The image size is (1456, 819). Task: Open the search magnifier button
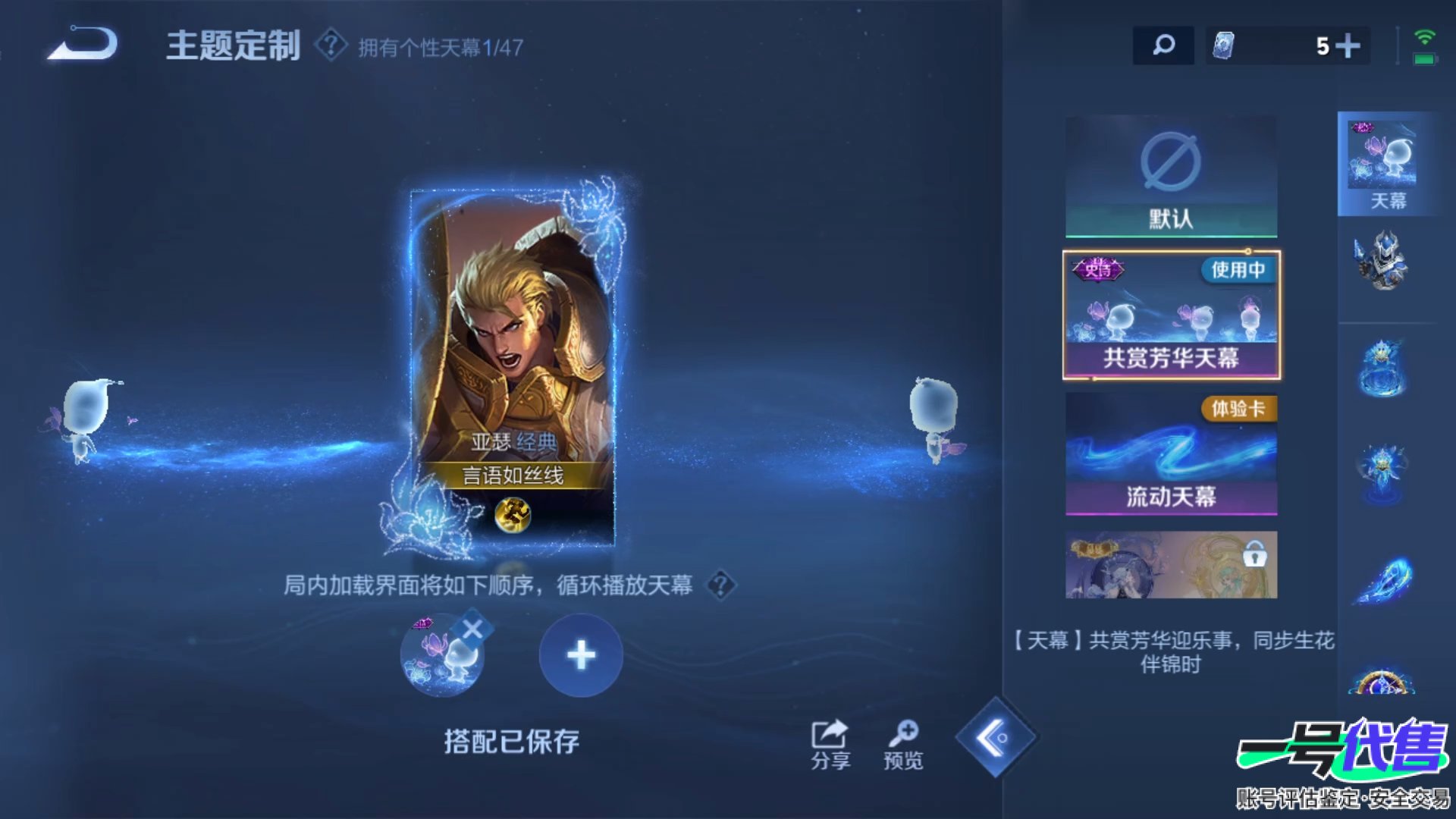tap(1163, 45)
